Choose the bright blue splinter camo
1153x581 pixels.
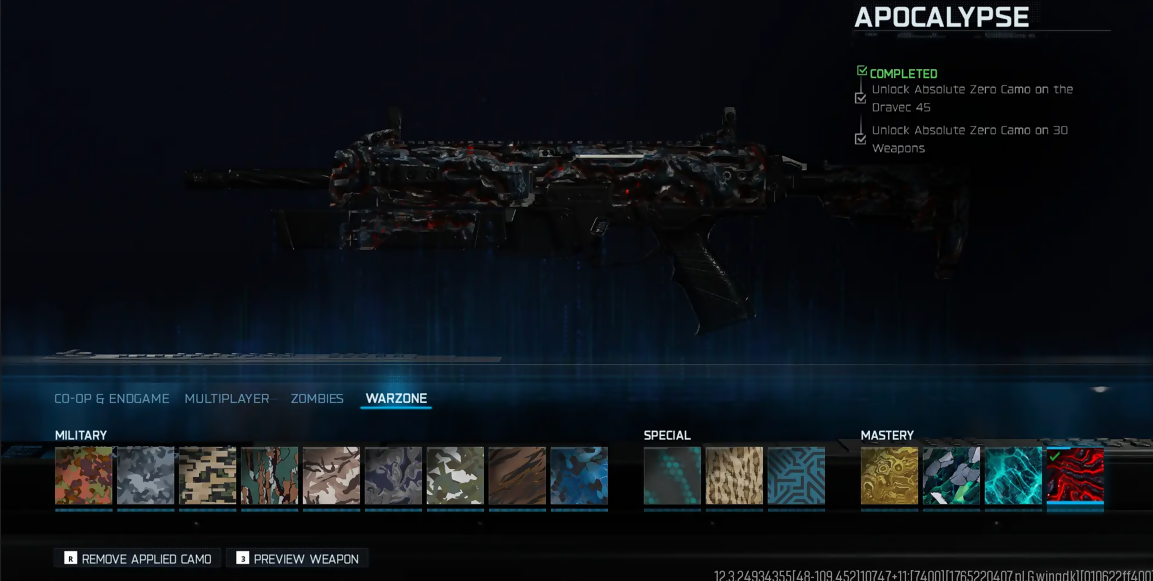579,476
